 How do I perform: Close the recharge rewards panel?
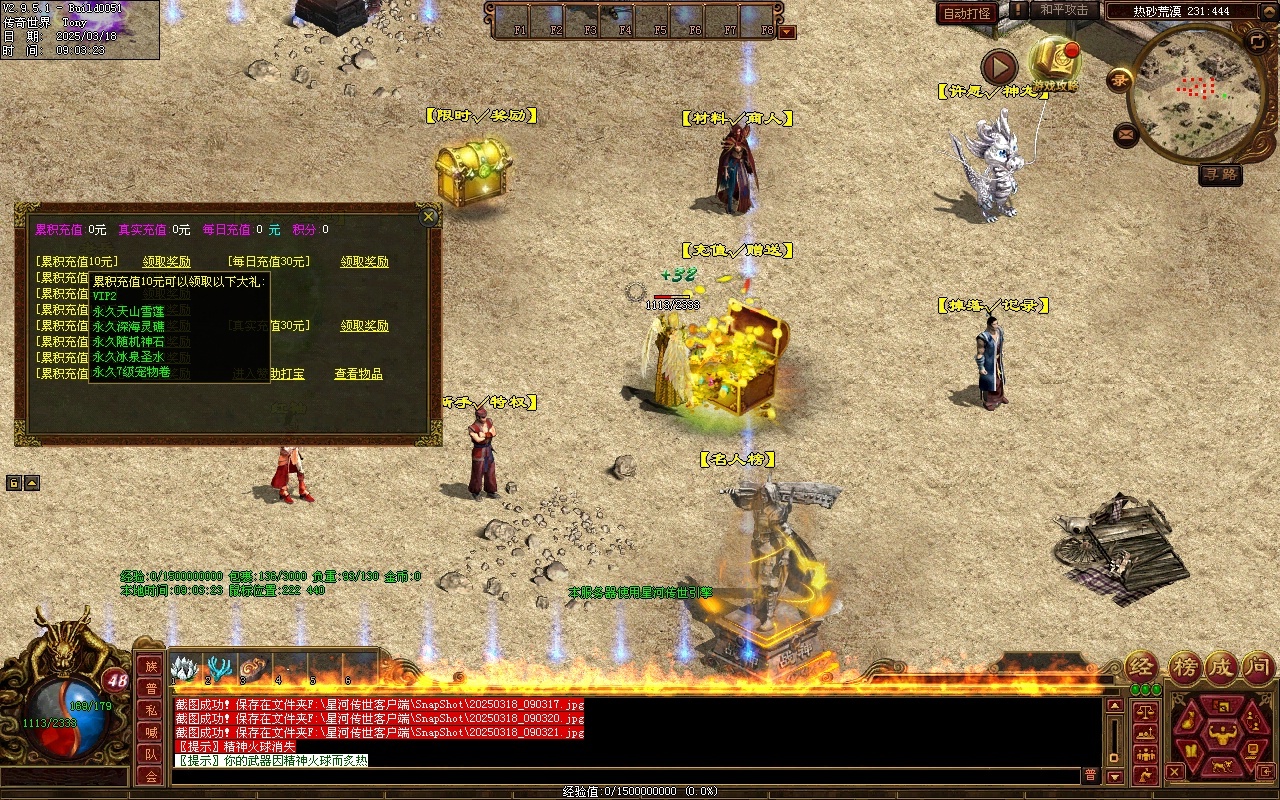point(429,216)
